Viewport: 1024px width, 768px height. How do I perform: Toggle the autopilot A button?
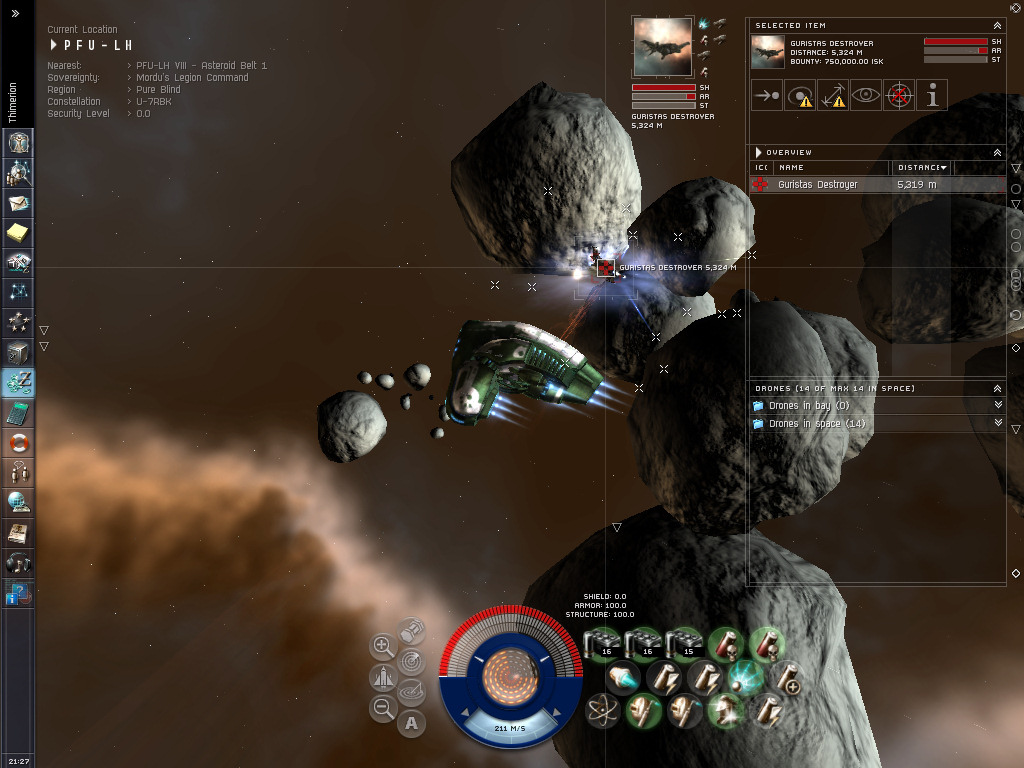411,722
